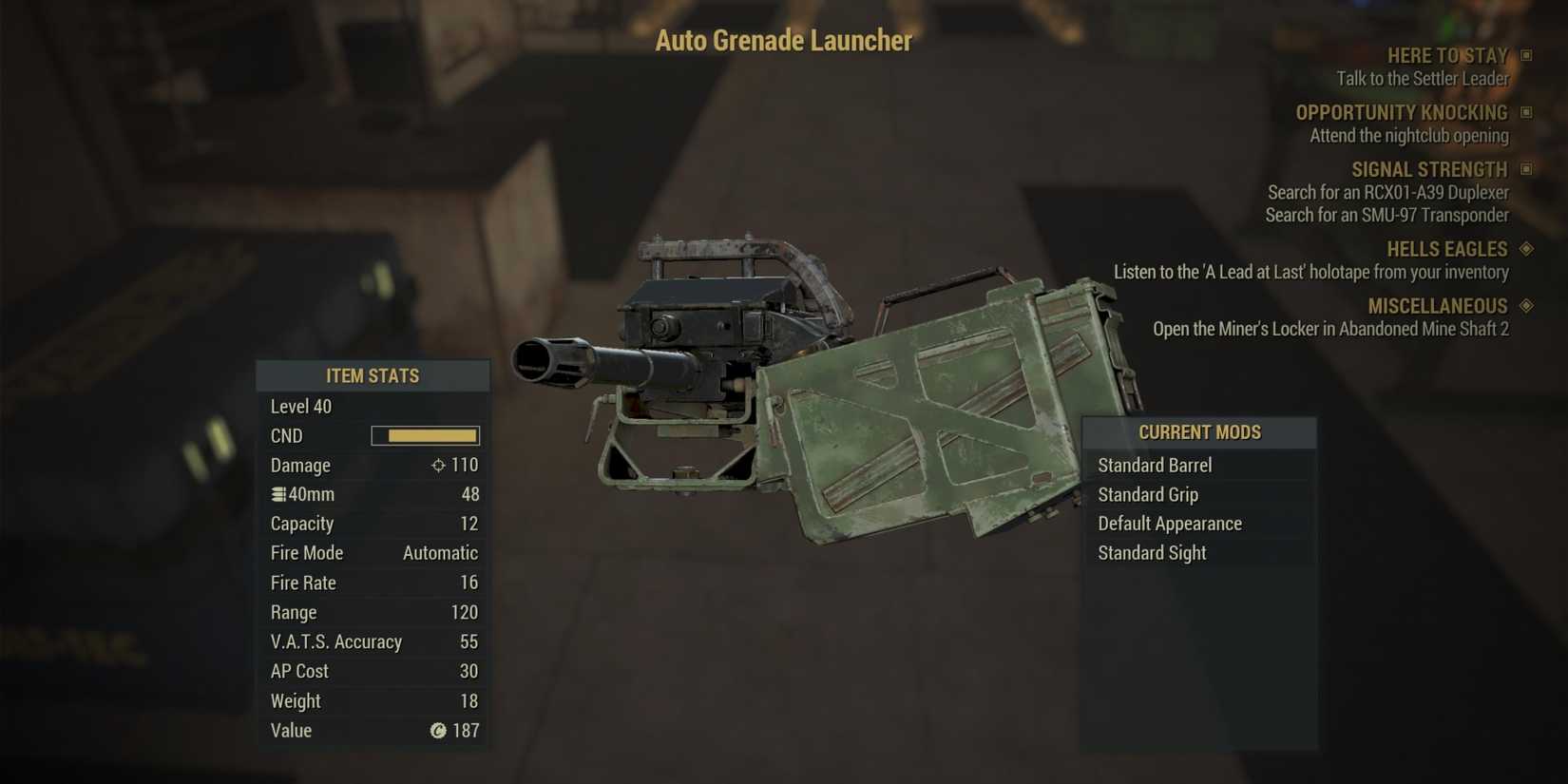Click the 'Talk to the Settler Leader' objective
This screenshot has width=1568, height=784.
coord(1423,79)
